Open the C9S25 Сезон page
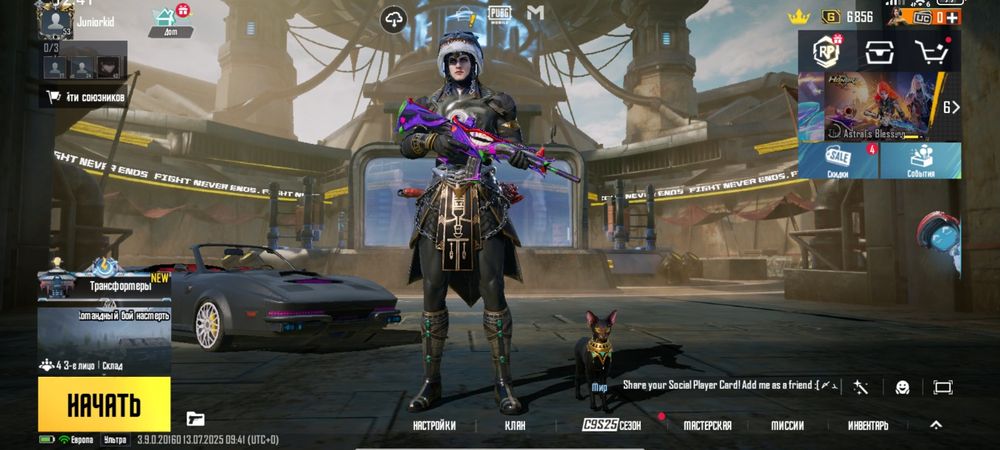This screenshot has height=450, width=1000. [x=611, y=425]
